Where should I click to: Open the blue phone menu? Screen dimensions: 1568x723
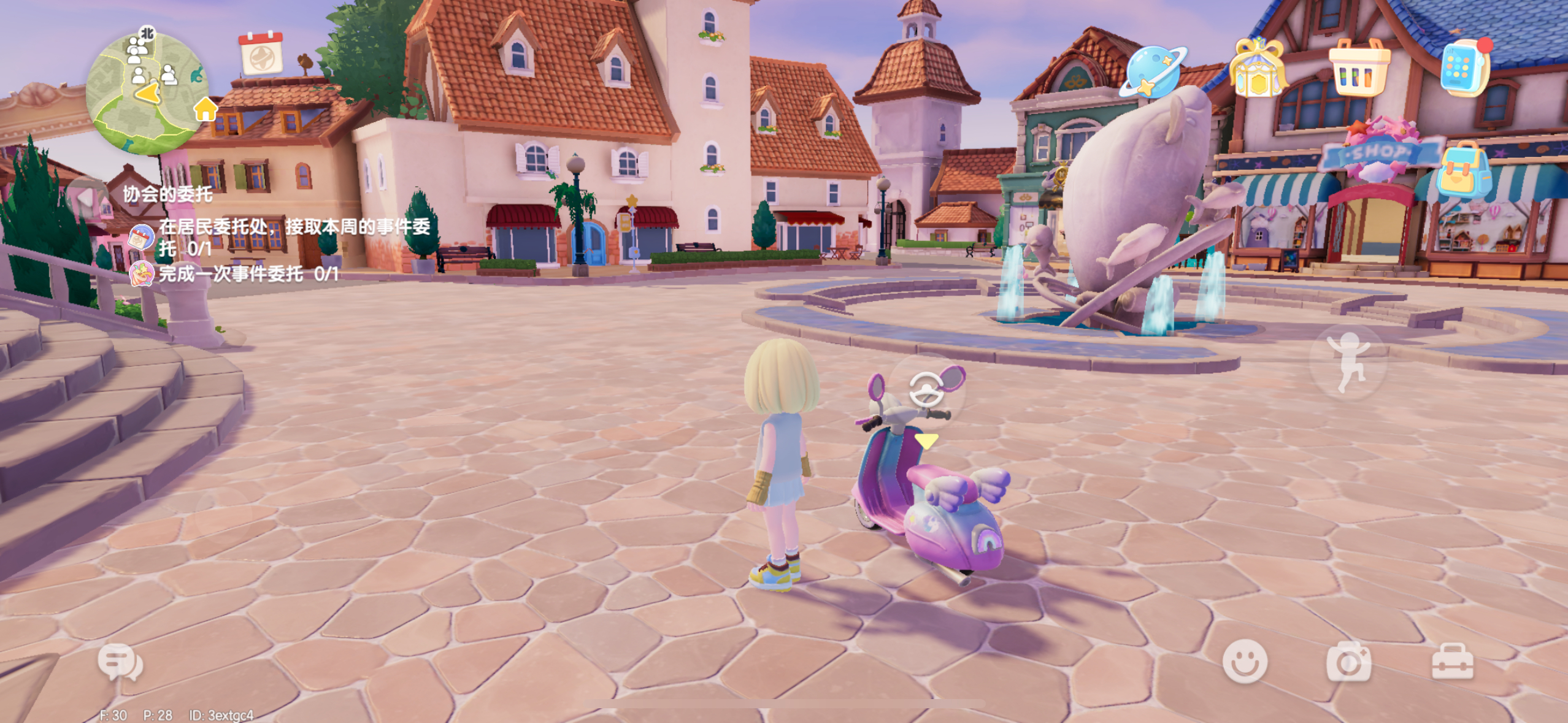[x=1464, y=67]
